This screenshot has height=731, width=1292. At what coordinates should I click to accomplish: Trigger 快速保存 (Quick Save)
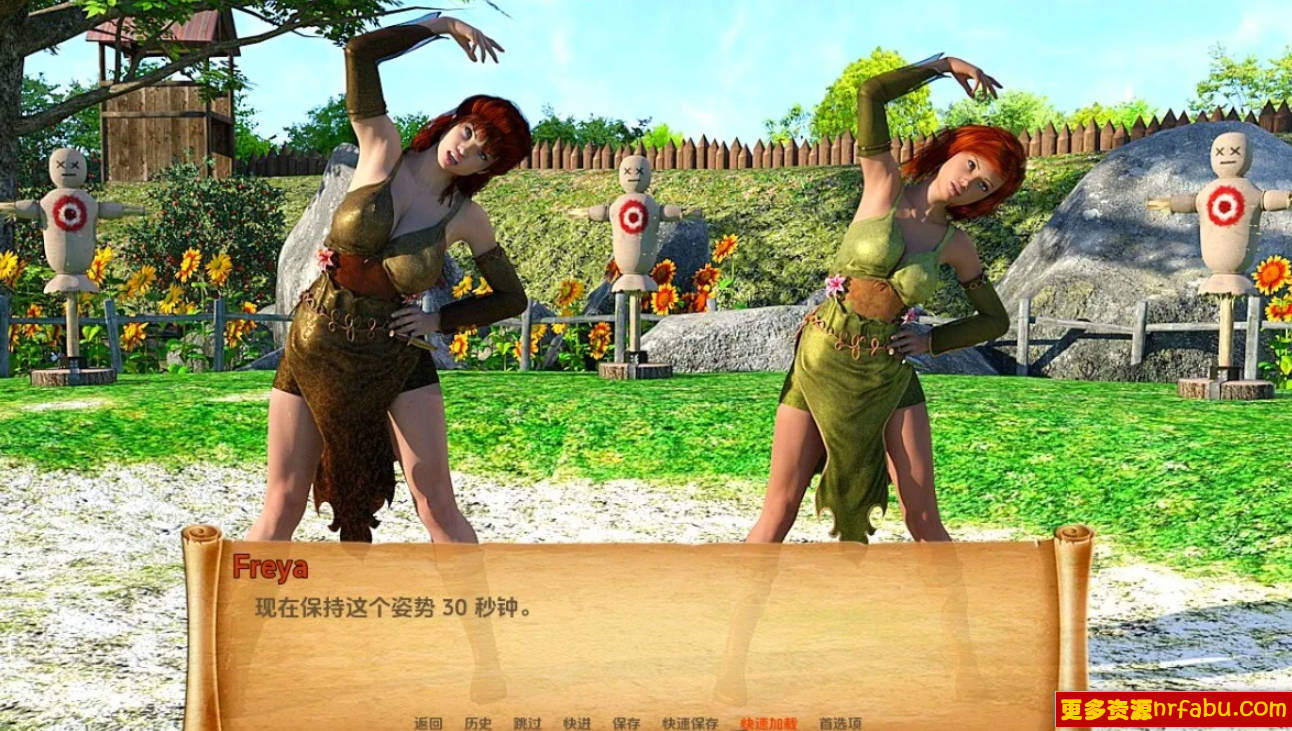[x=688, y=721]
